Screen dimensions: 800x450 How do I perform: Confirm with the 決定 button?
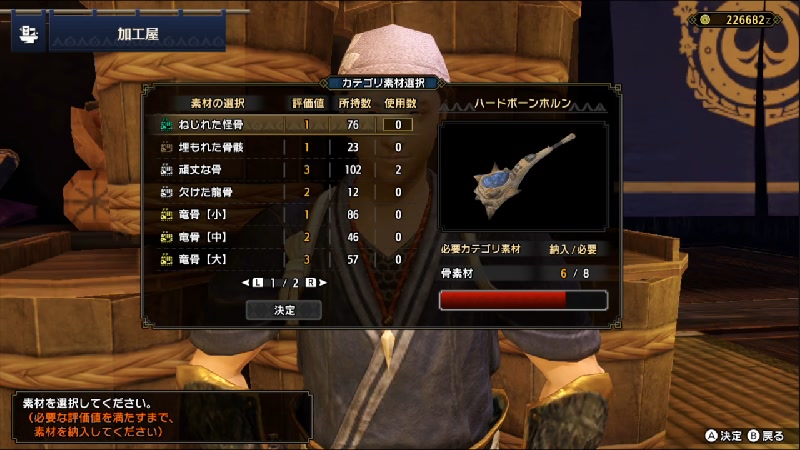284,310
